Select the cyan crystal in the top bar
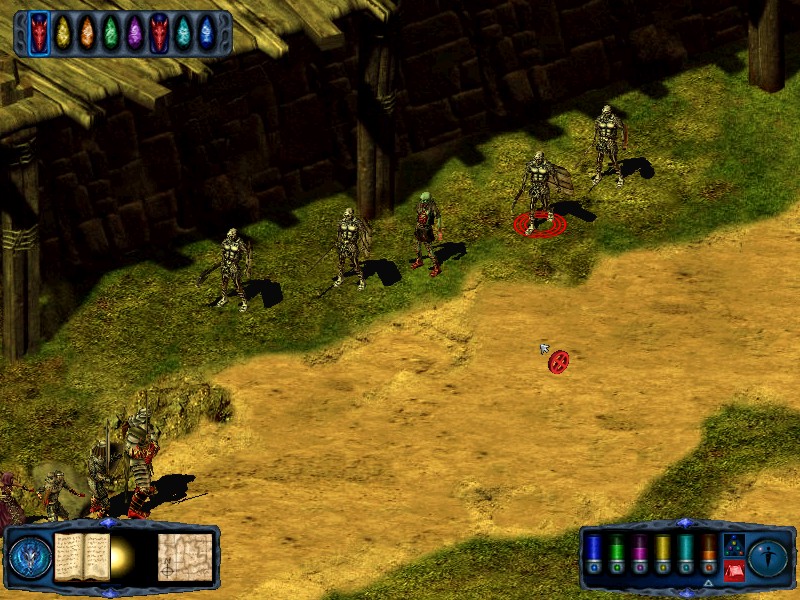This screenshot has width=800, height=600. (183, 33)
